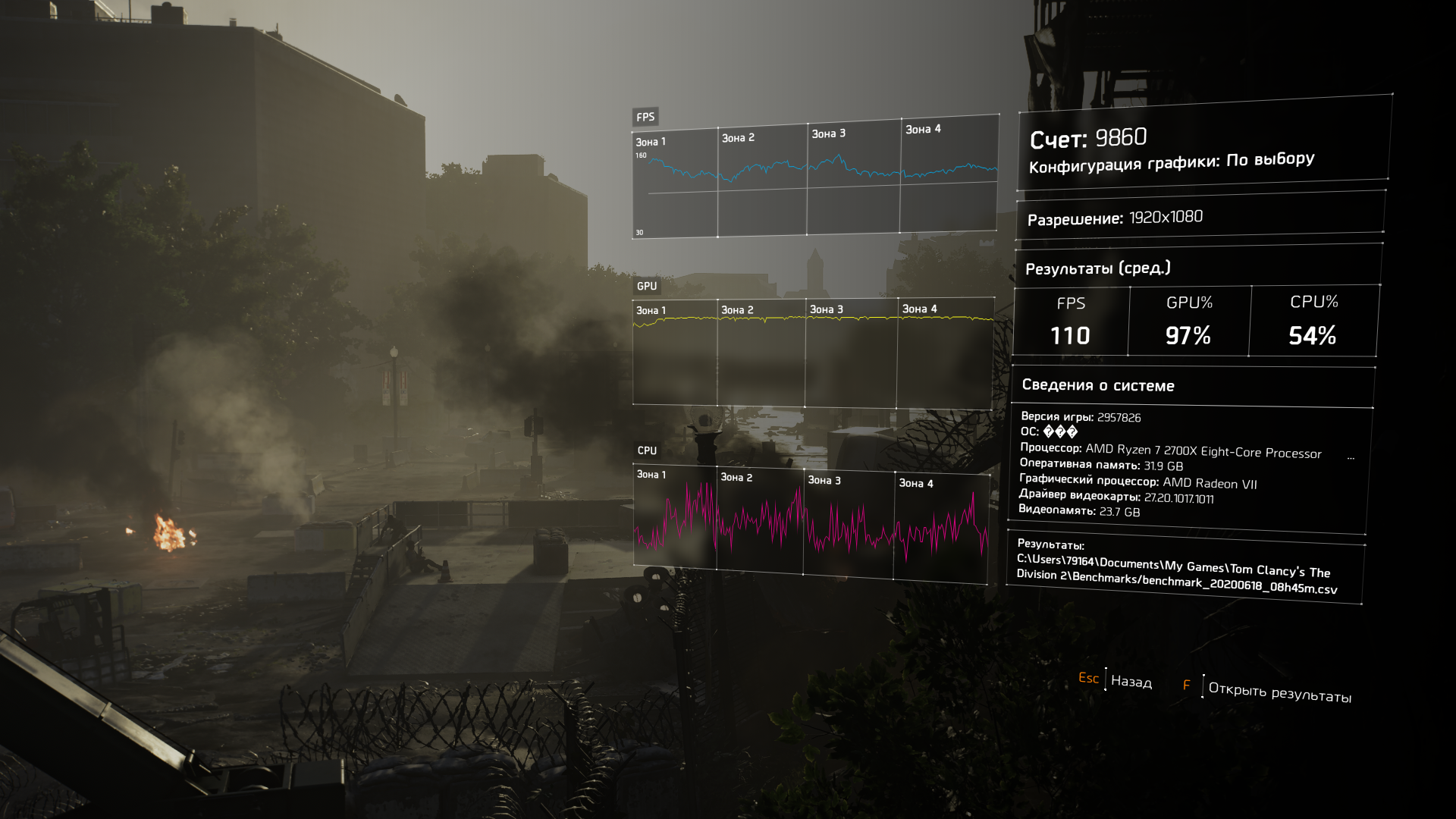The width and height of the screenshot is (1456, 819).
Task: Open results via Открыть результаты
Action: point(1279,692)
